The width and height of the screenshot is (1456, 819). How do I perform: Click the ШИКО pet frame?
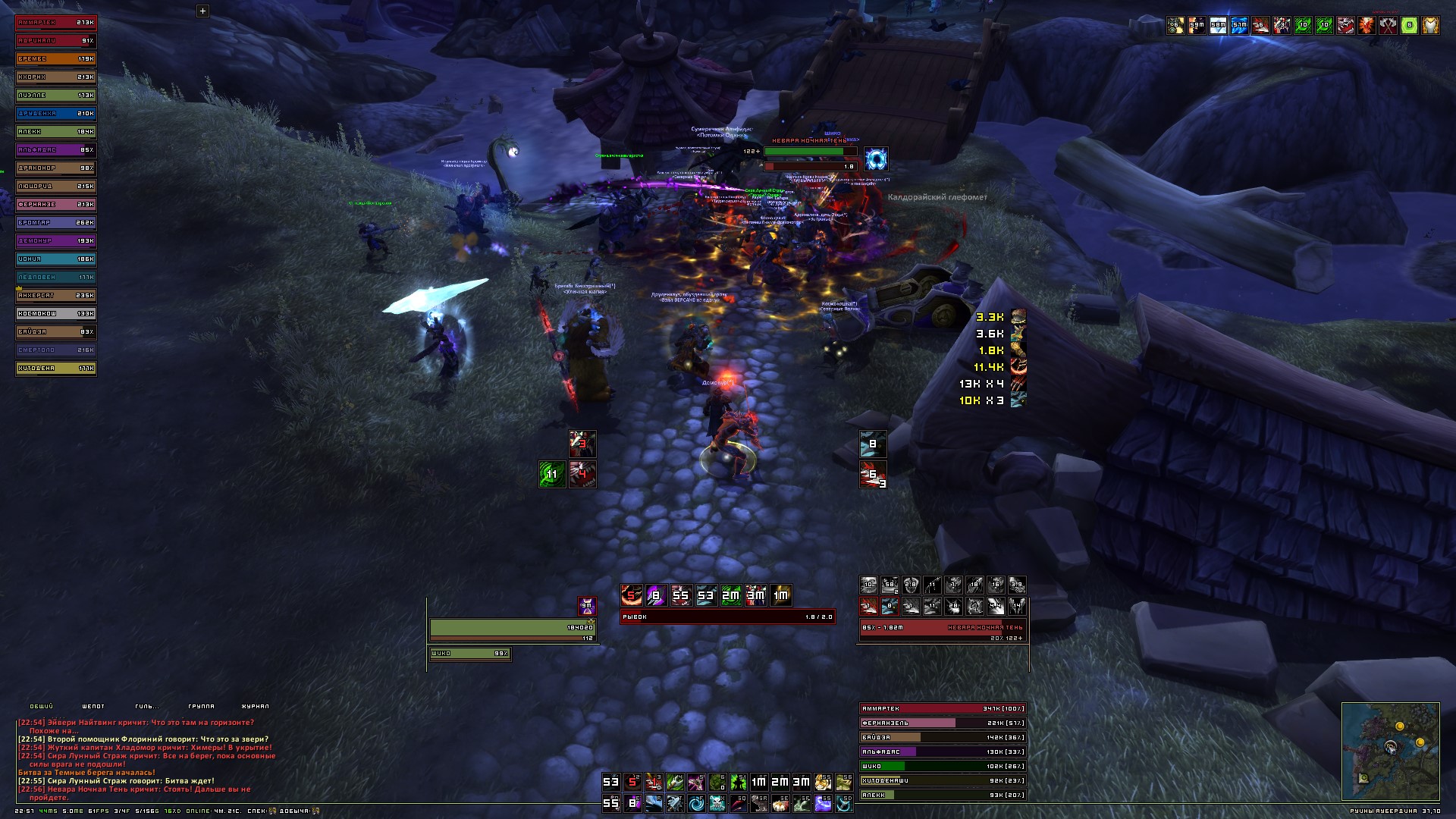coord(470,654)
